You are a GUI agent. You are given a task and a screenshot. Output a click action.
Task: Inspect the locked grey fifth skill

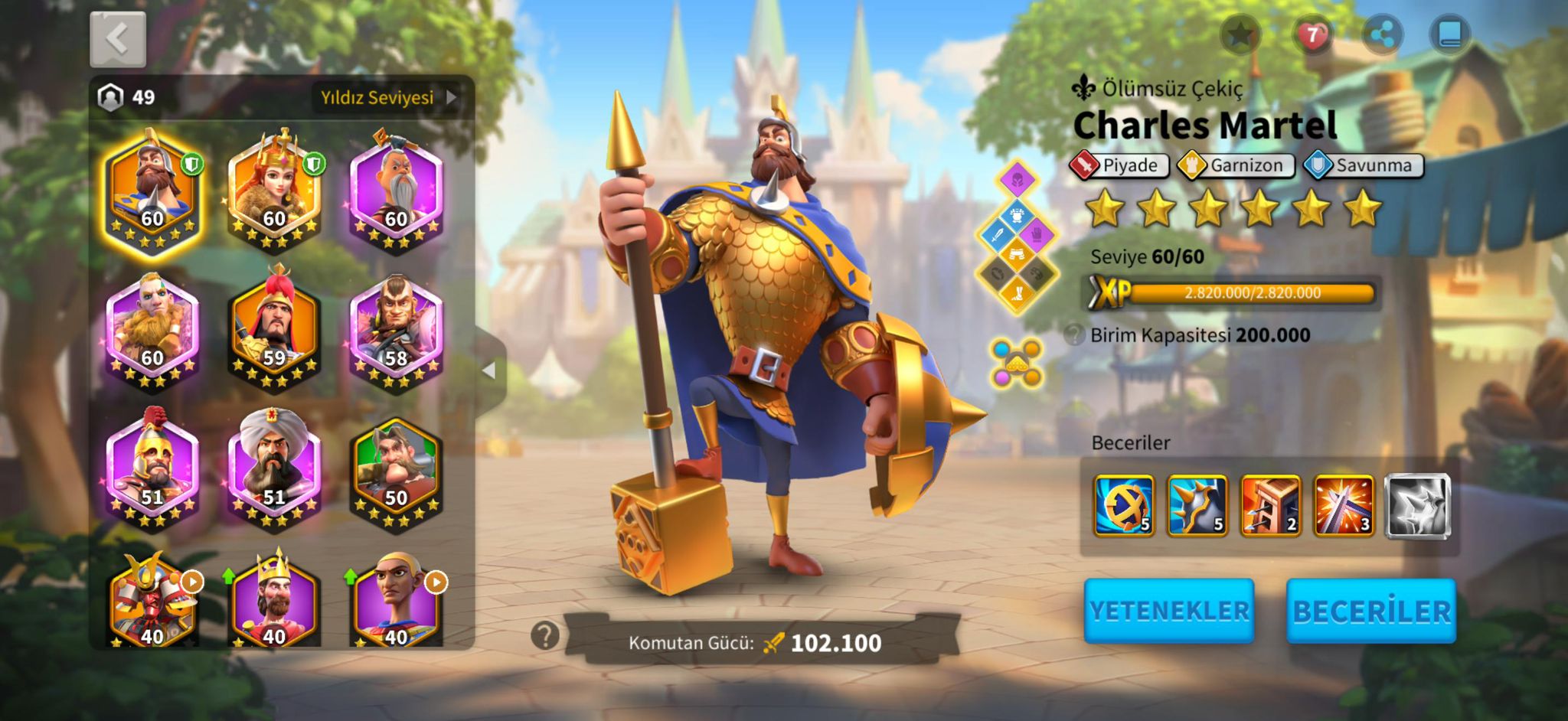pos(1418,505)
